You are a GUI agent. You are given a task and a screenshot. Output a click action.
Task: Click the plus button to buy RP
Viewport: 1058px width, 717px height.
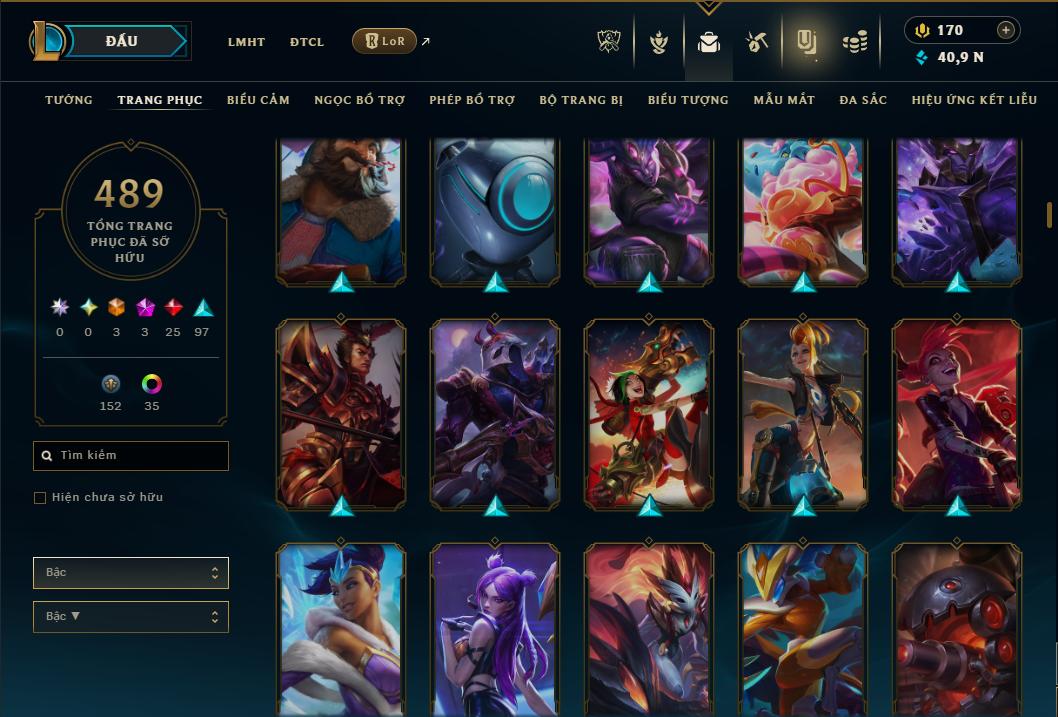pyautogui.click(x=1006, y=30)
